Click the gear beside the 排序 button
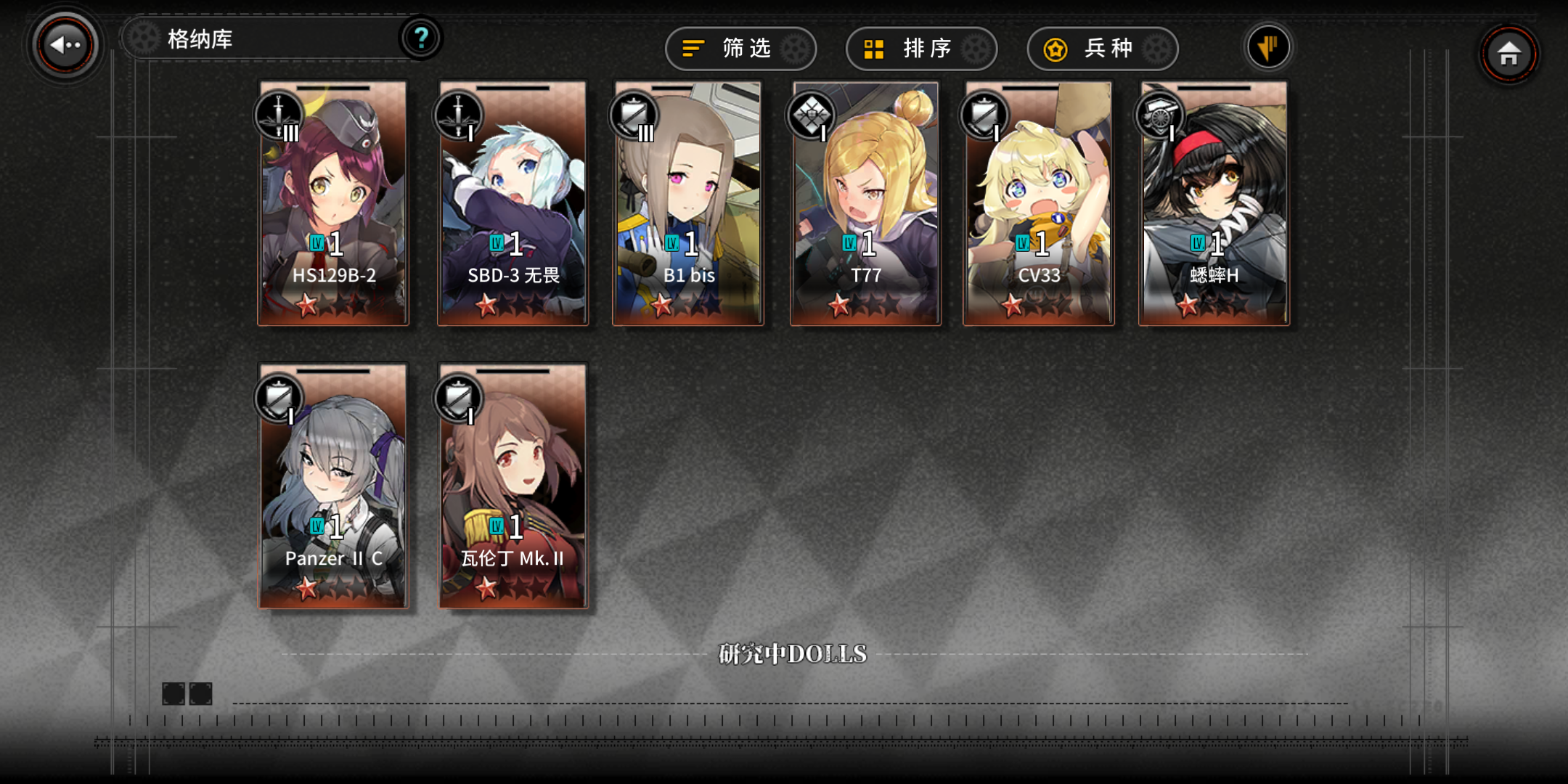The image size is (1568, 784). [976, 49]
